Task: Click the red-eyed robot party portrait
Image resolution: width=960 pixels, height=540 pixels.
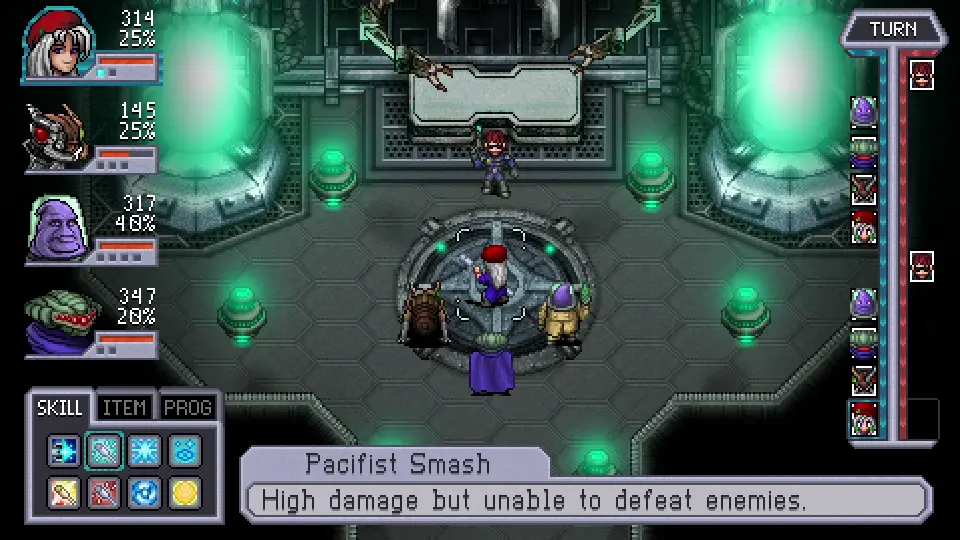Action: (x=58, y=135)
